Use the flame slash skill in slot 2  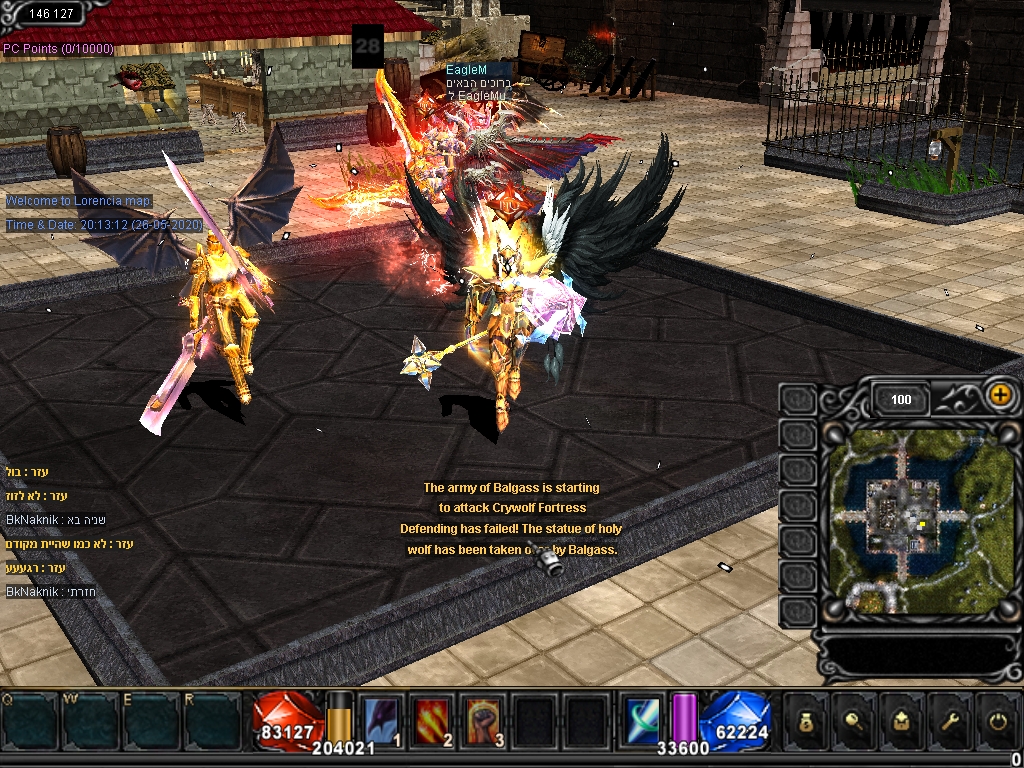pos(432,721)
